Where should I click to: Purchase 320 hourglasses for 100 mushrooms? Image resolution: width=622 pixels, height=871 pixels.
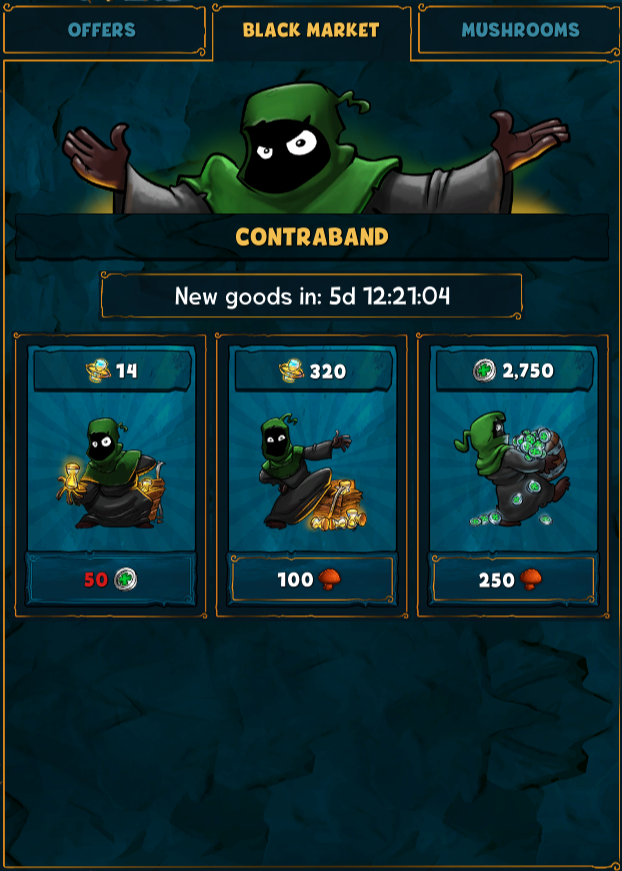pyautogui.click(x=311, y=579)
